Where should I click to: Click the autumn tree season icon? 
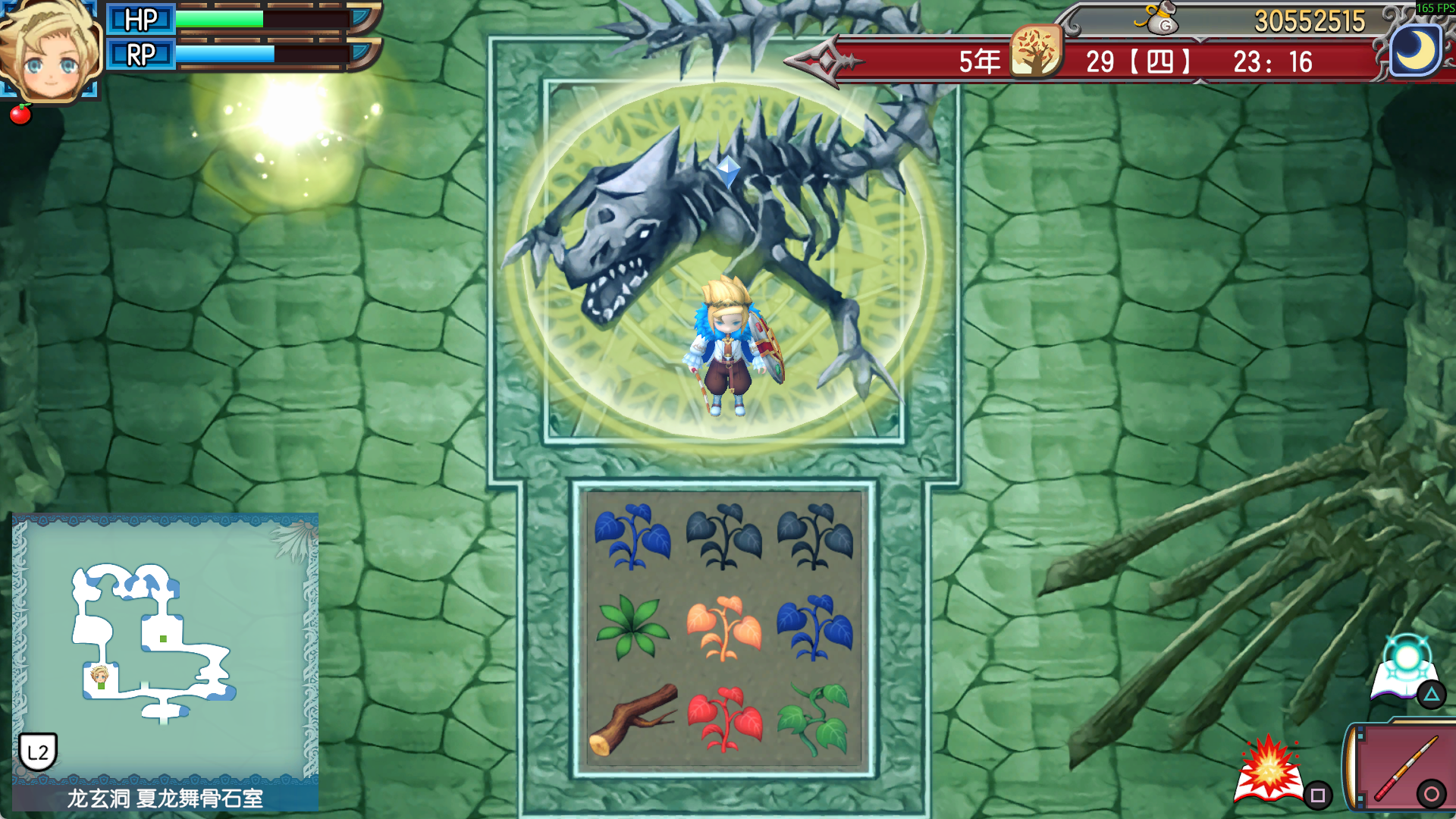point(1035,52)
